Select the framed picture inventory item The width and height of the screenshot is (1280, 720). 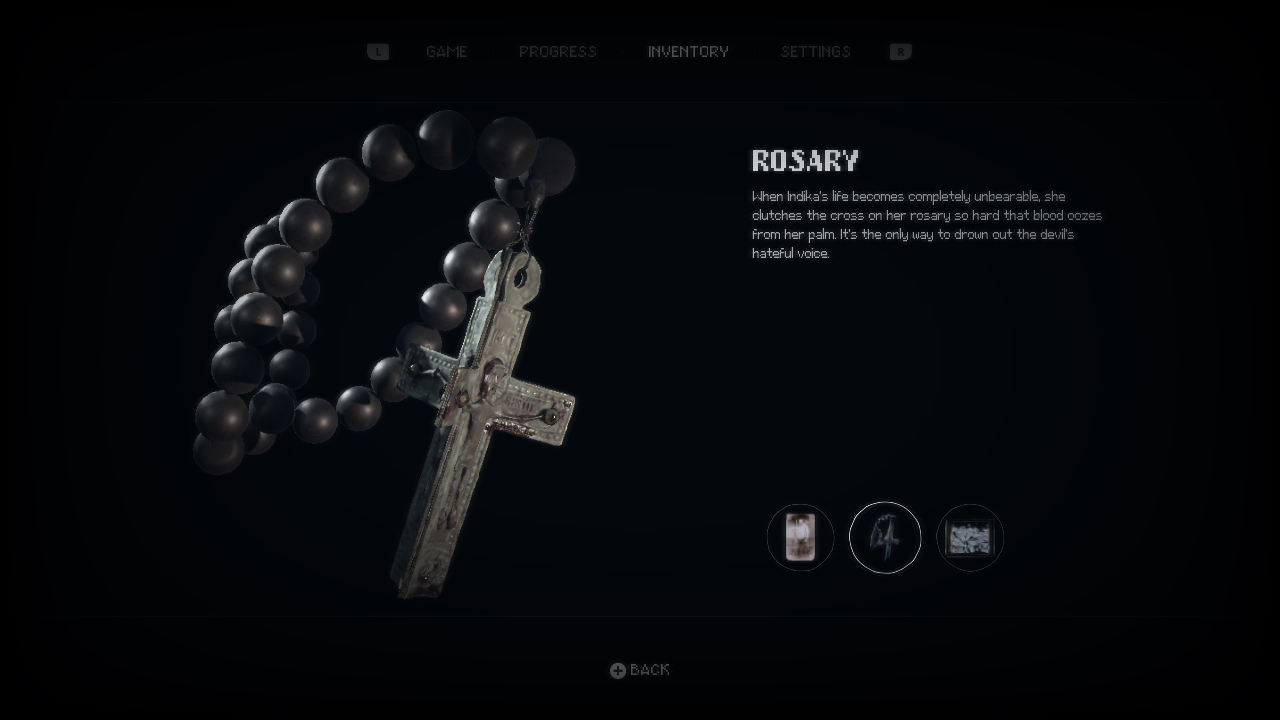point(970,538)
